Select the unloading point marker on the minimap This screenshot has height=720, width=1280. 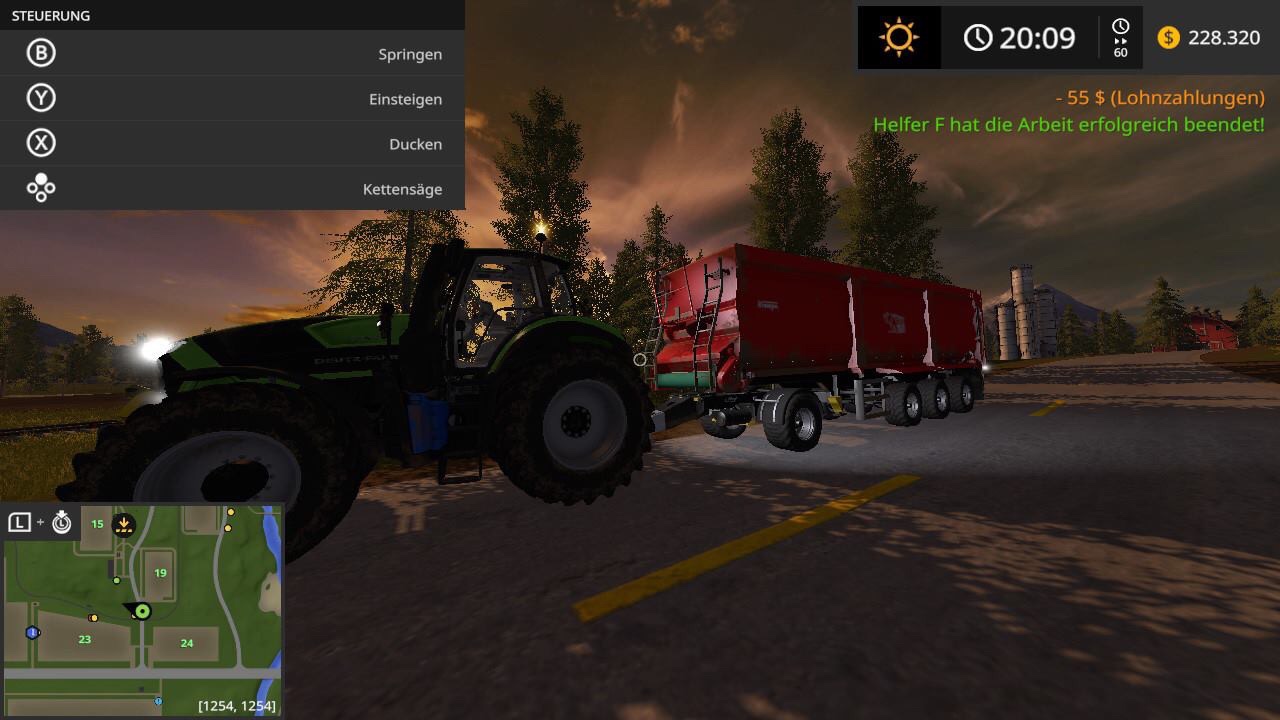coord(124,524)
